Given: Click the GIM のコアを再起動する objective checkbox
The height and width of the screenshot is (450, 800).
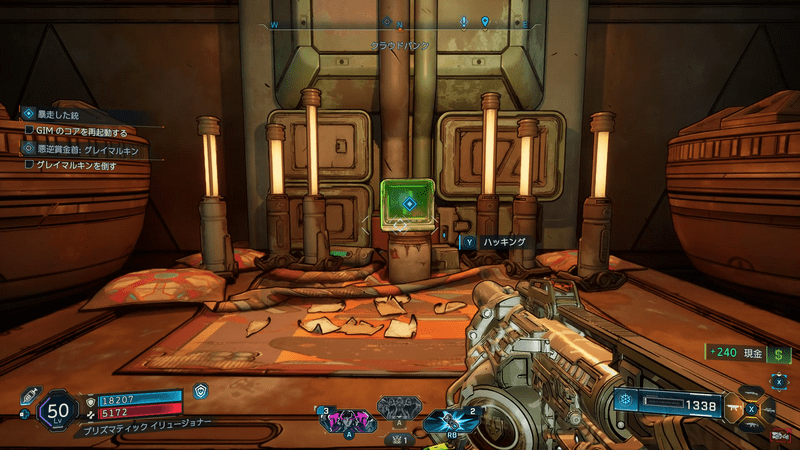Looking at the screenshot, I should click(x=30, y=132).
